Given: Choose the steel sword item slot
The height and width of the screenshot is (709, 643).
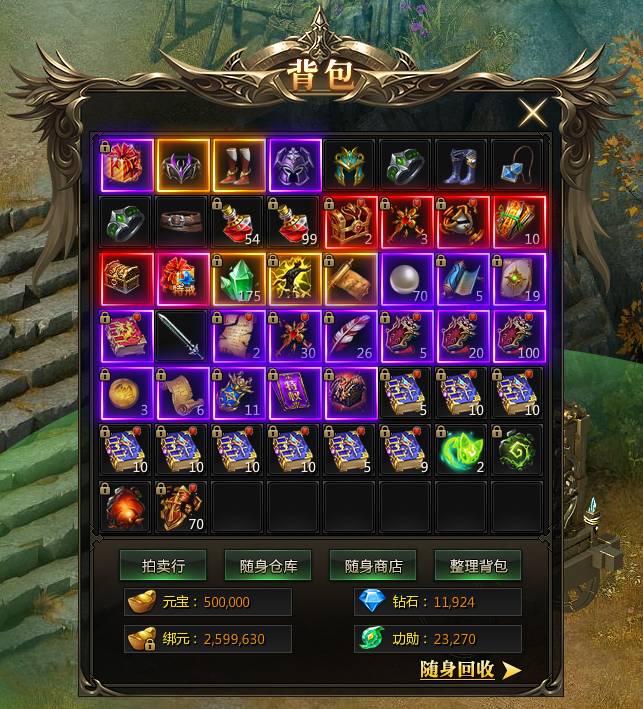Looking at the screenshot, I should pyautogui.click(x=182, y=336).
